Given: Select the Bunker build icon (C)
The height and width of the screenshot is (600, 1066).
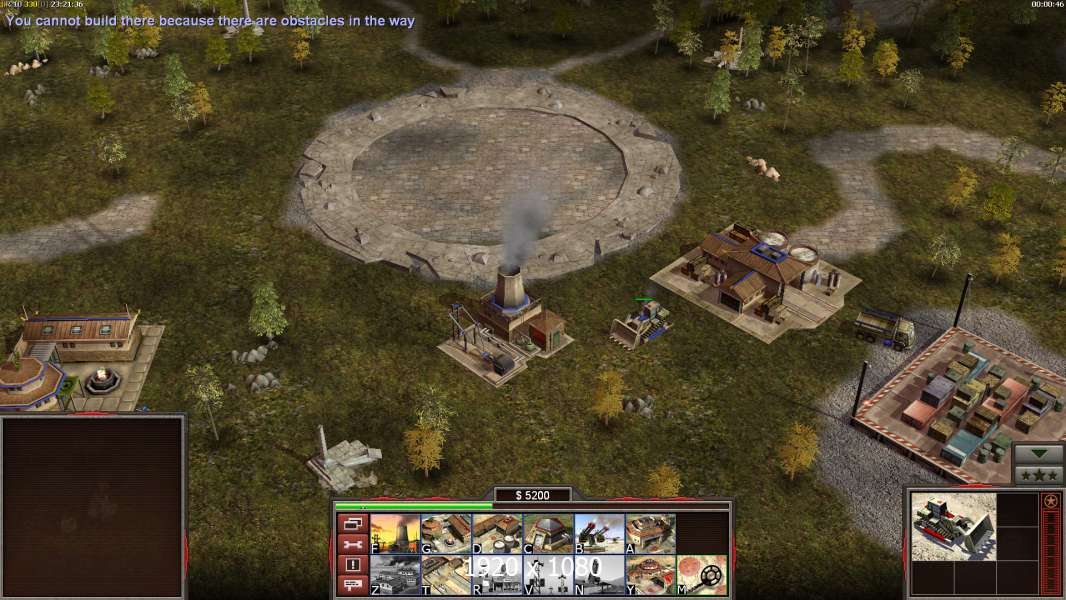Looking at the screenshot, I should 548,533.
